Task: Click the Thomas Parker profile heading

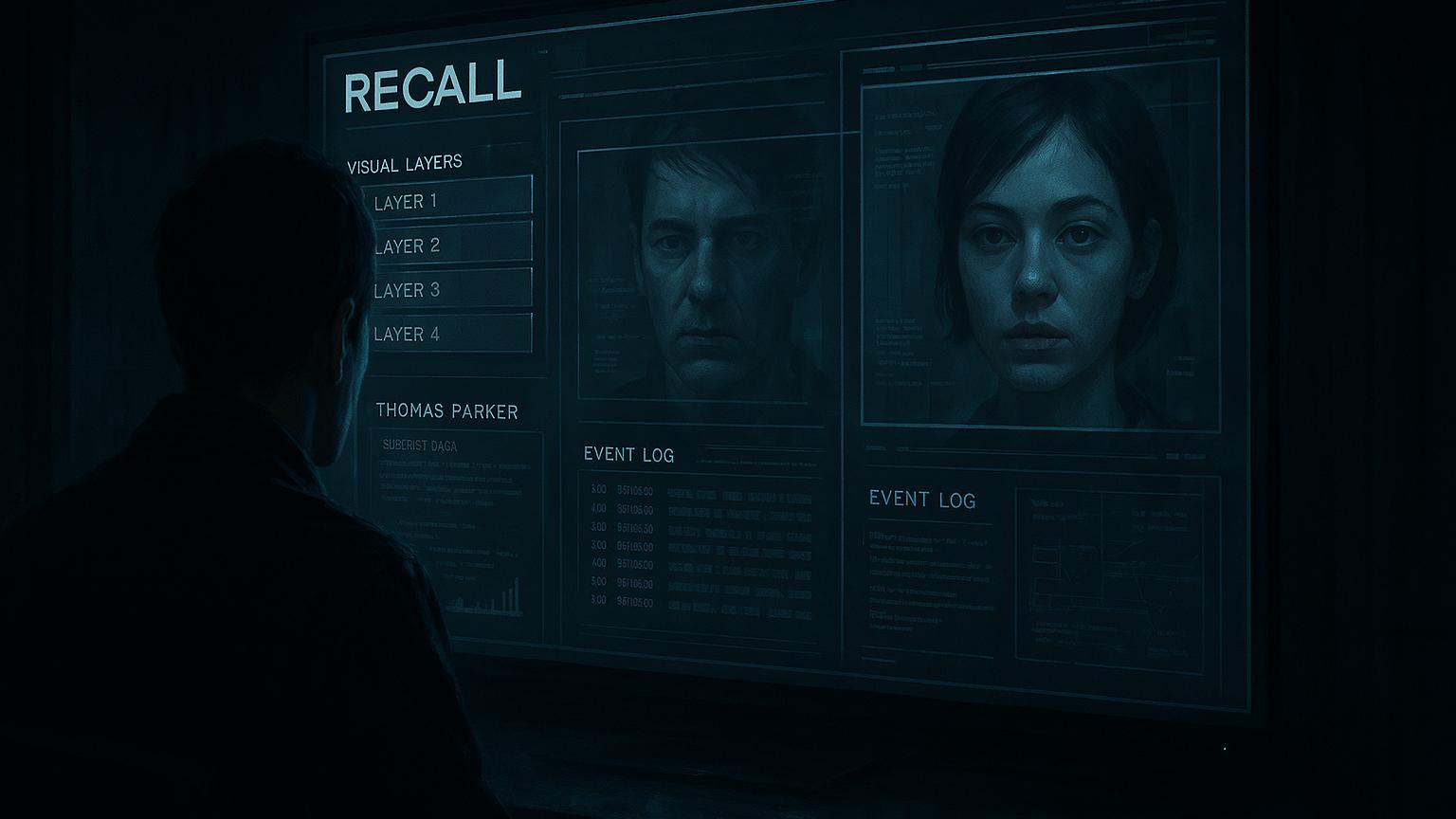Action: click(x=446, y=410)
